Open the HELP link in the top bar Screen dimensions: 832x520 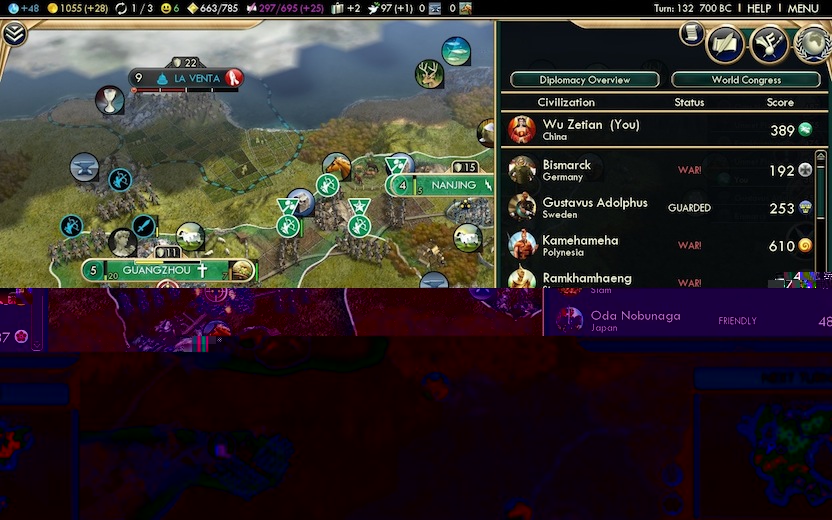(759, 8)
